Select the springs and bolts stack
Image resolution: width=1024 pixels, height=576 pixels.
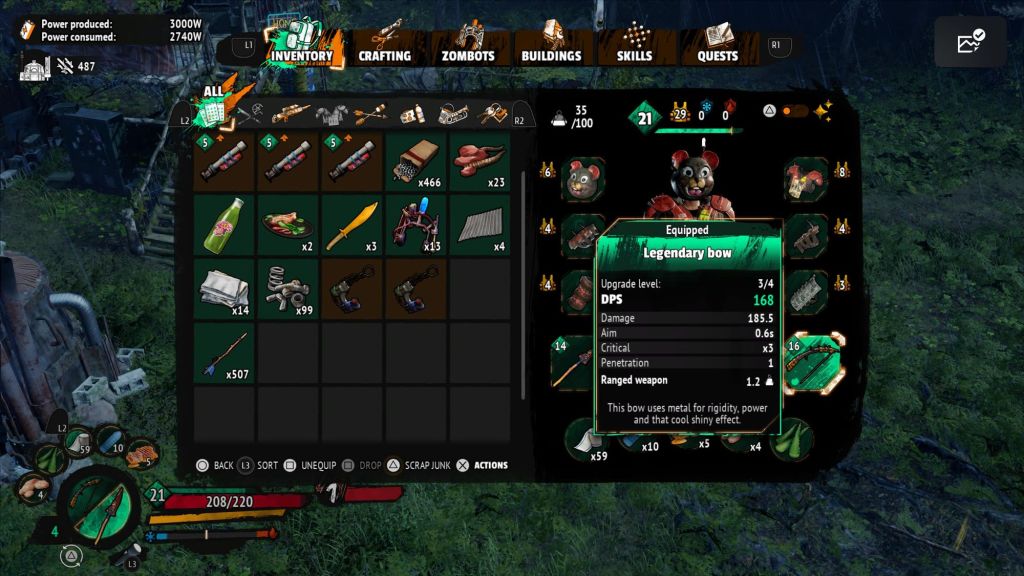pos(287,289)
